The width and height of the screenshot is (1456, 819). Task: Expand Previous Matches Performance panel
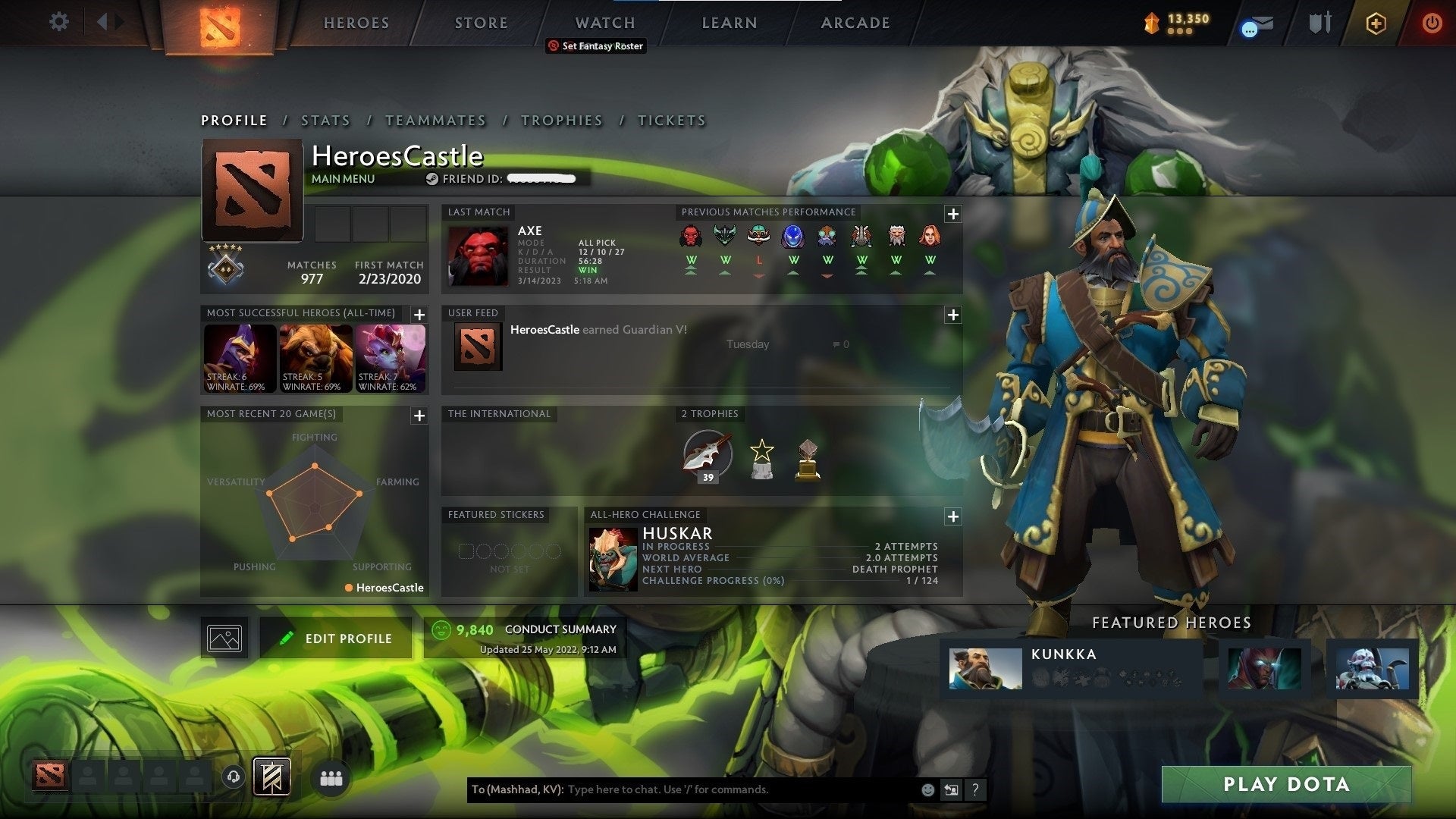coord(952,214)
